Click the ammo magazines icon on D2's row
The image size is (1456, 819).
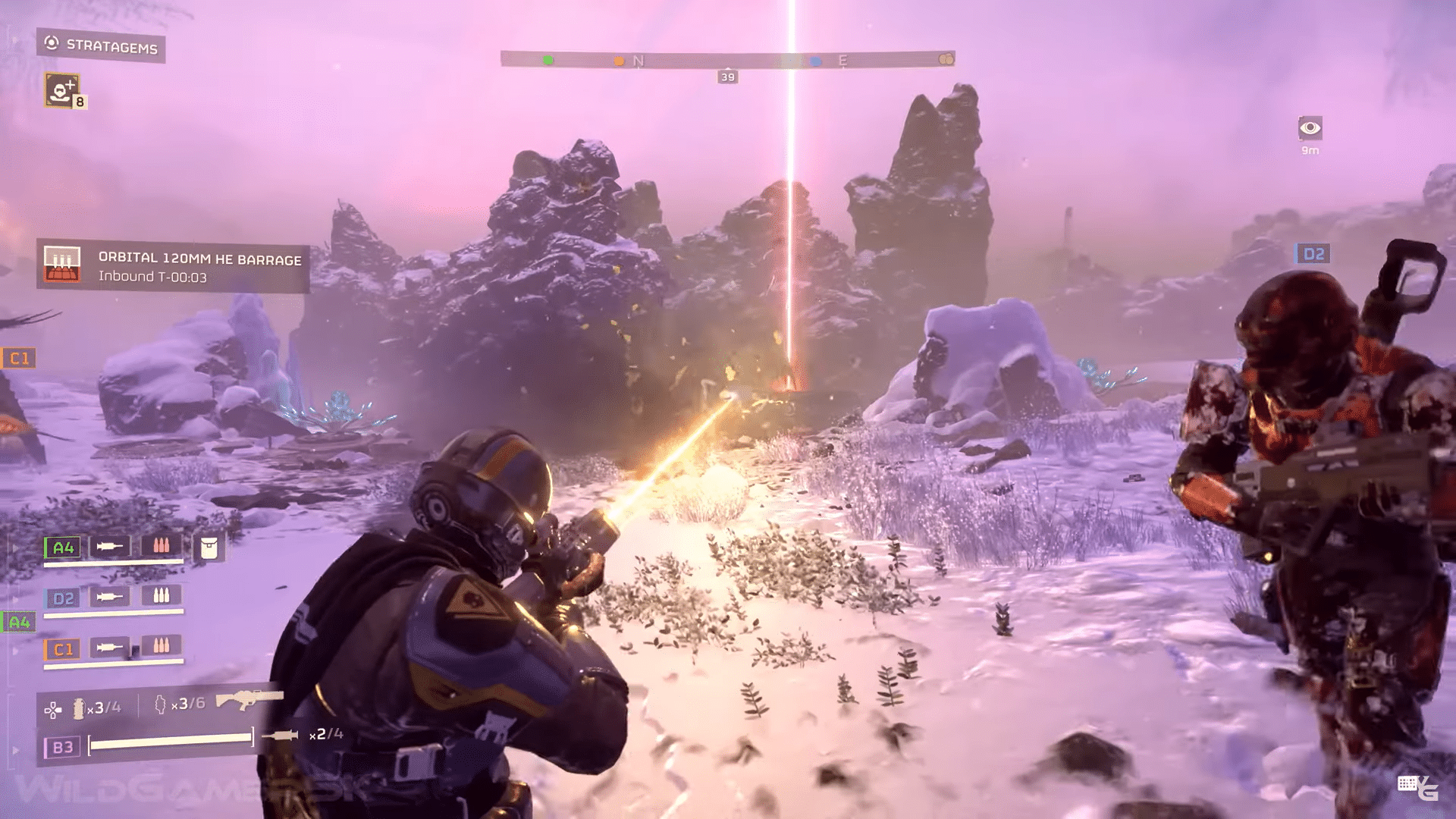161,597
